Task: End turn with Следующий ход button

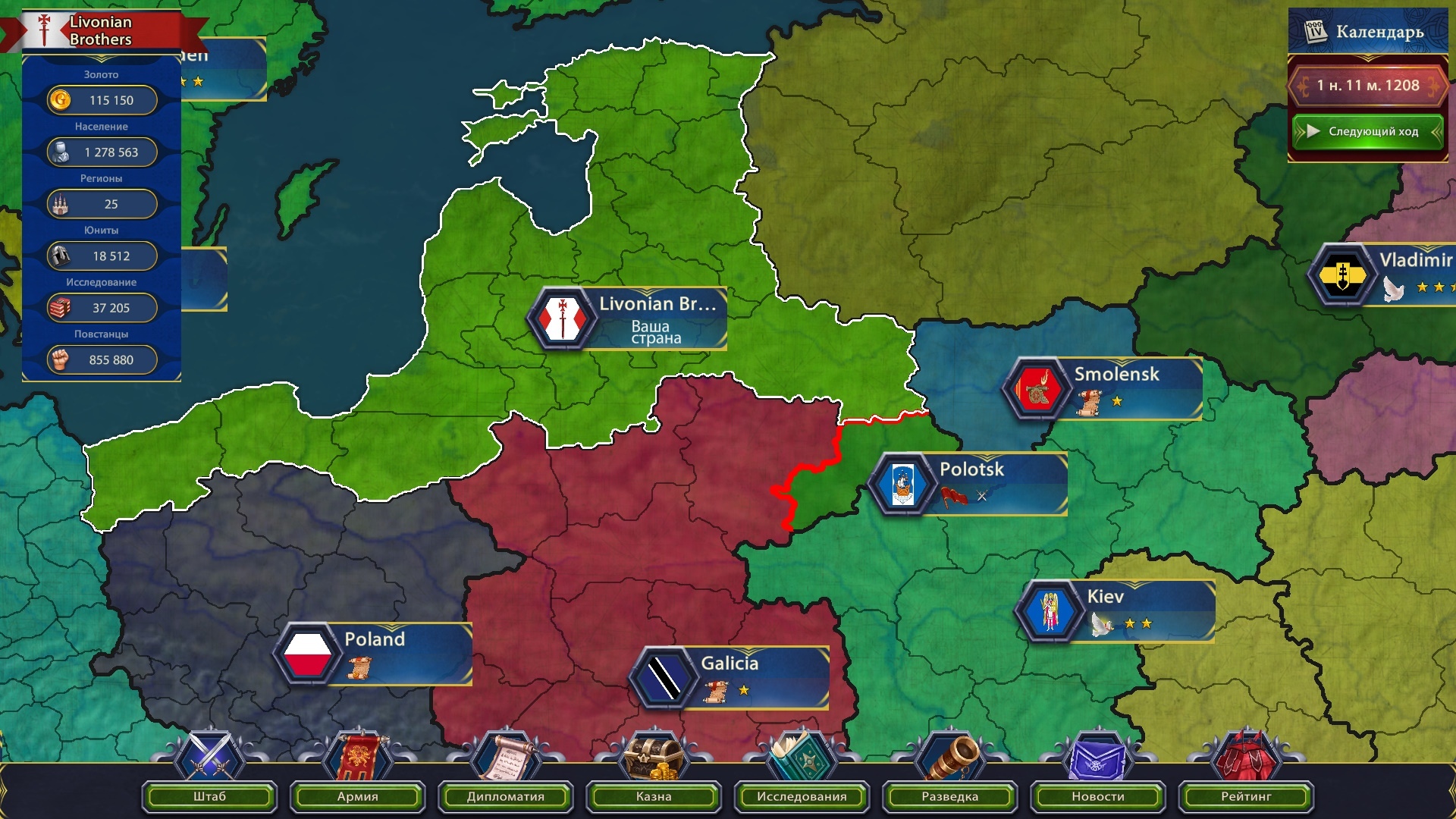Action: [1367, 131]
